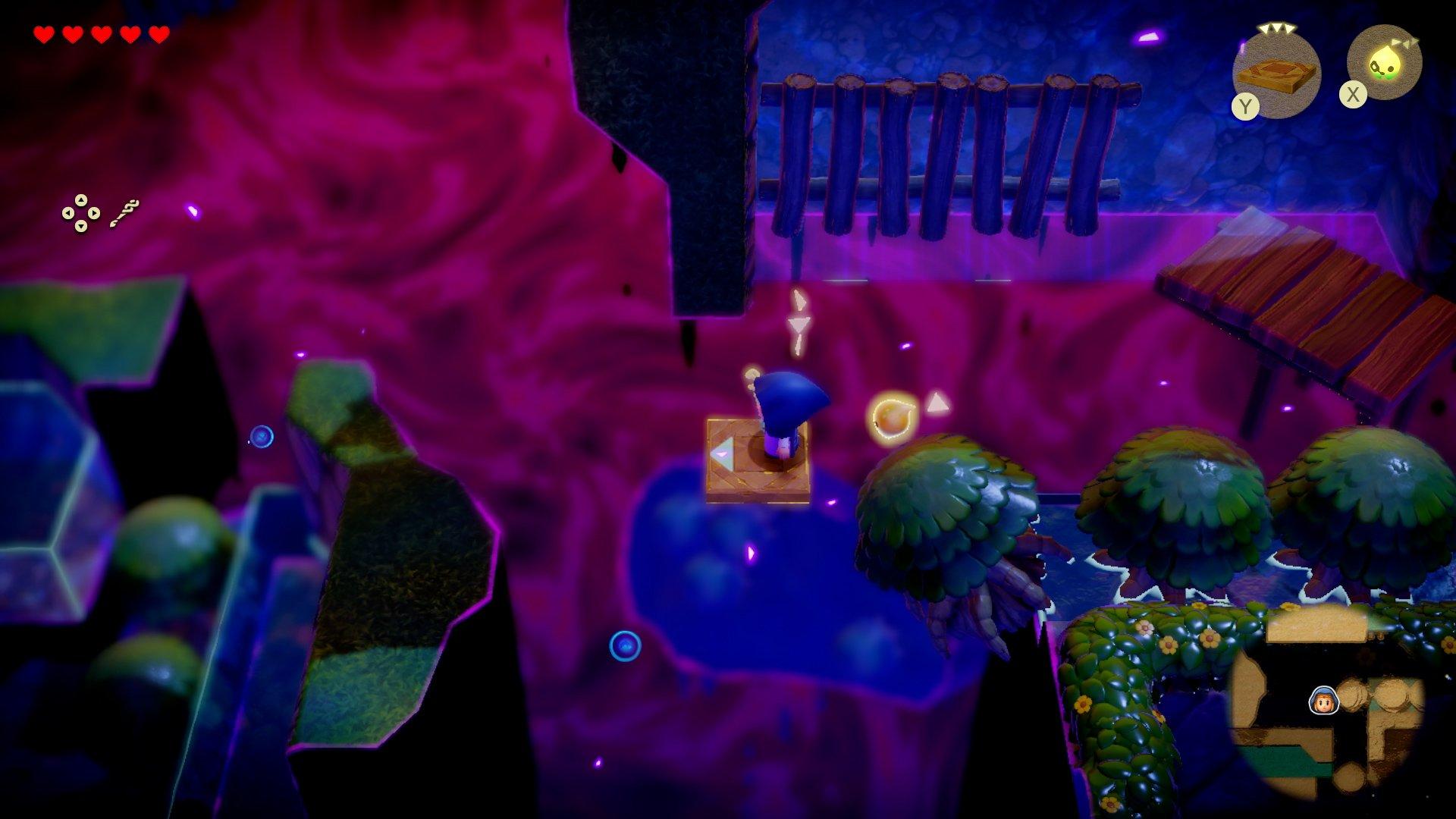This screenshot has width=1456, height=819.
Task: Click the first heart in the health meter
Action: 45,33
